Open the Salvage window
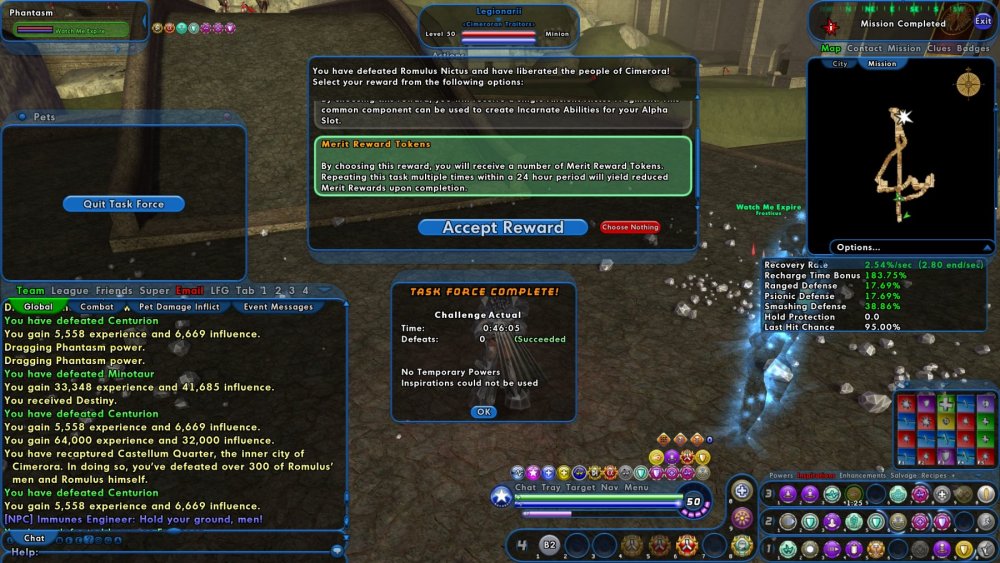This screenshot has height=563, width=1000. [x=902, y=475]
